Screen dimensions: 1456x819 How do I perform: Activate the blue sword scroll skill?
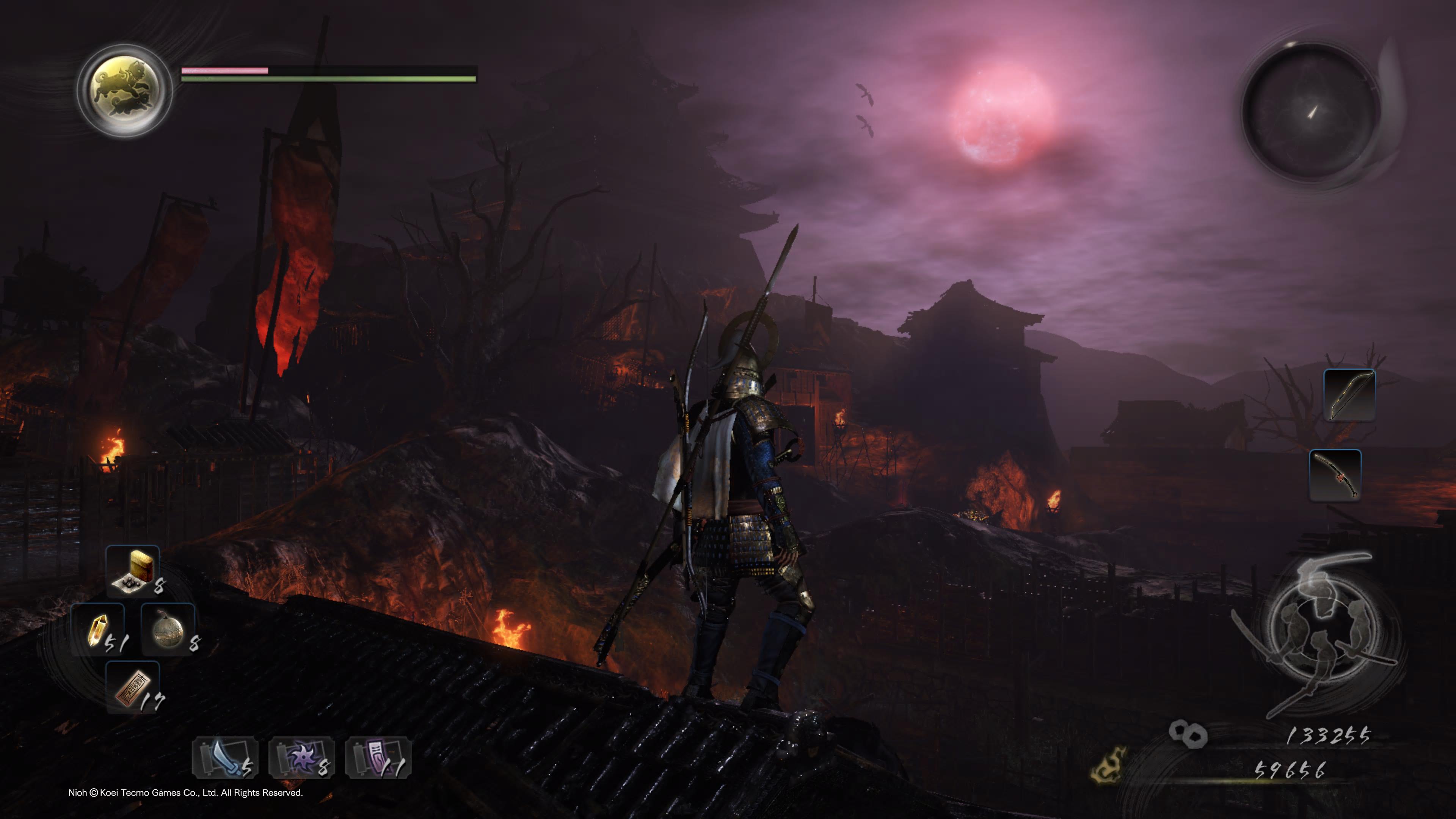226,758
